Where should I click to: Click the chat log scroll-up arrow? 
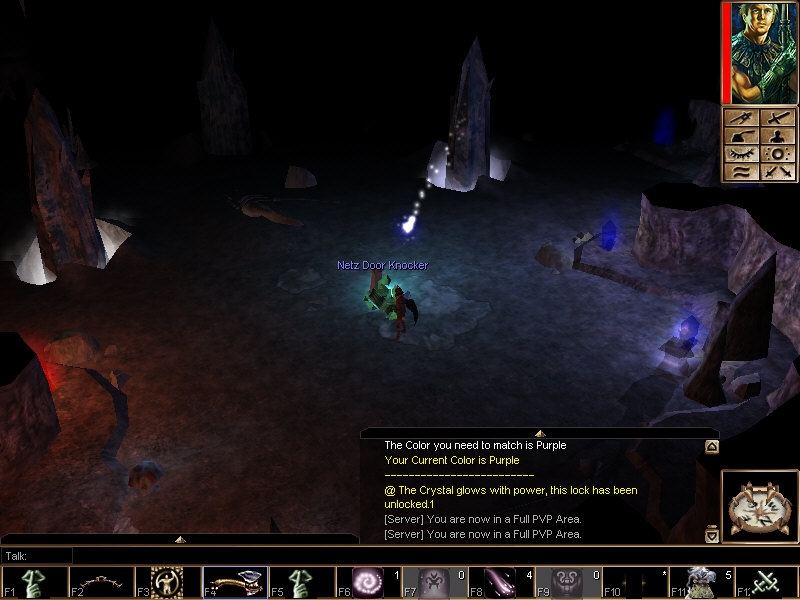(711, 447)
